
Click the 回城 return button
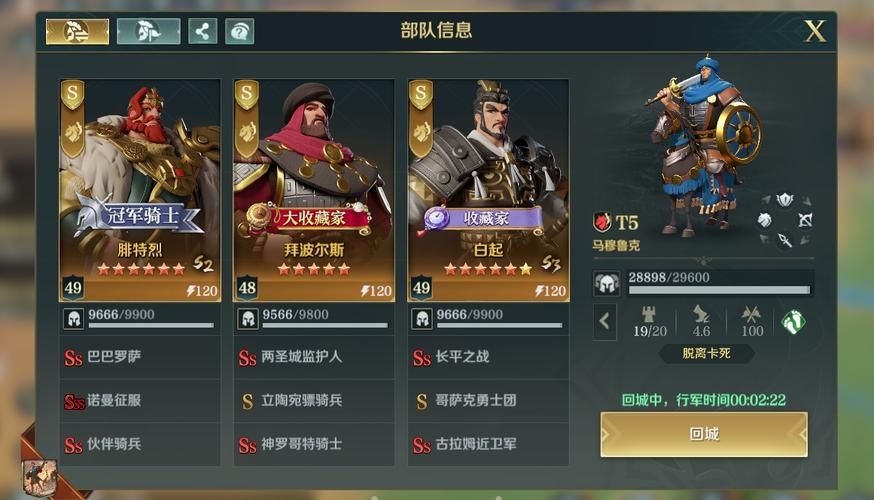(704, 435)
